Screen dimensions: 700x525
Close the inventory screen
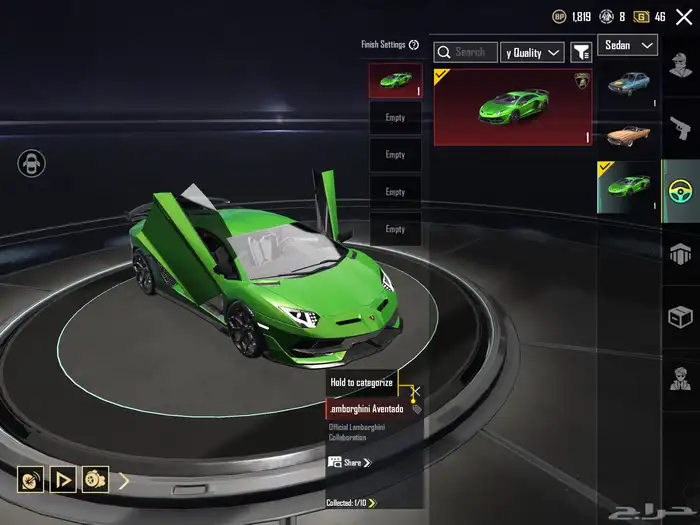[x=684, y=17]
